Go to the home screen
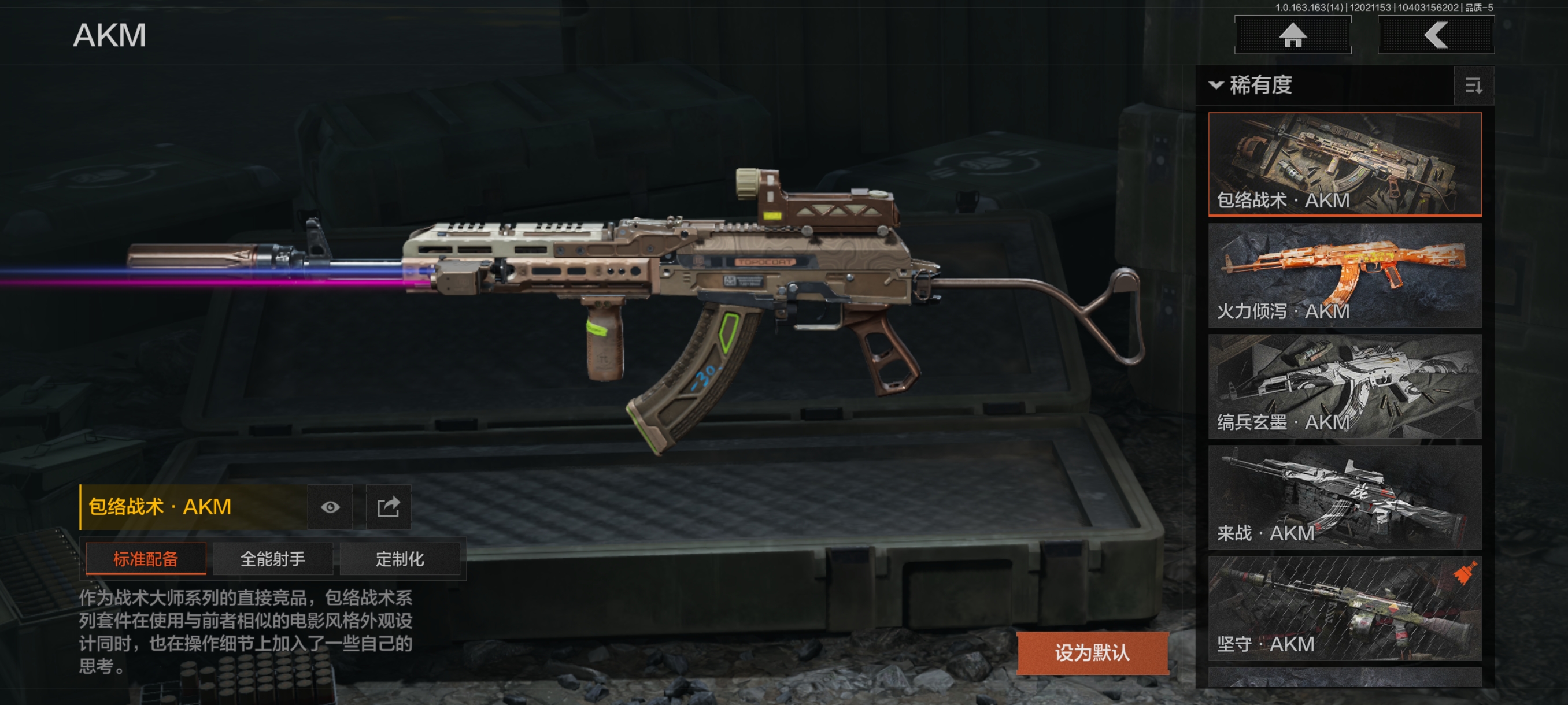 [1292, 35]
